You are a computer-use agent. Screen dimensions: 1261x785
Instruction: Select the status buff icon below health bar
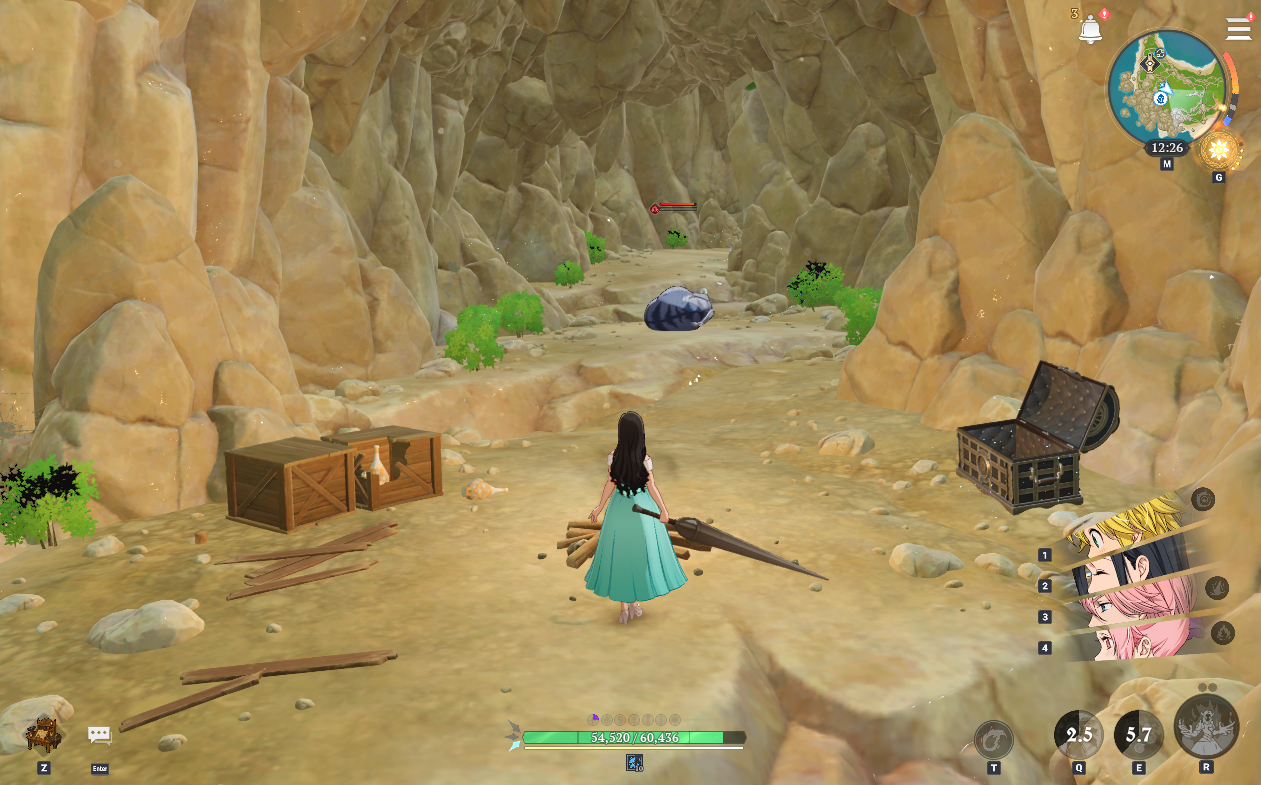click(x=634, y=763)
